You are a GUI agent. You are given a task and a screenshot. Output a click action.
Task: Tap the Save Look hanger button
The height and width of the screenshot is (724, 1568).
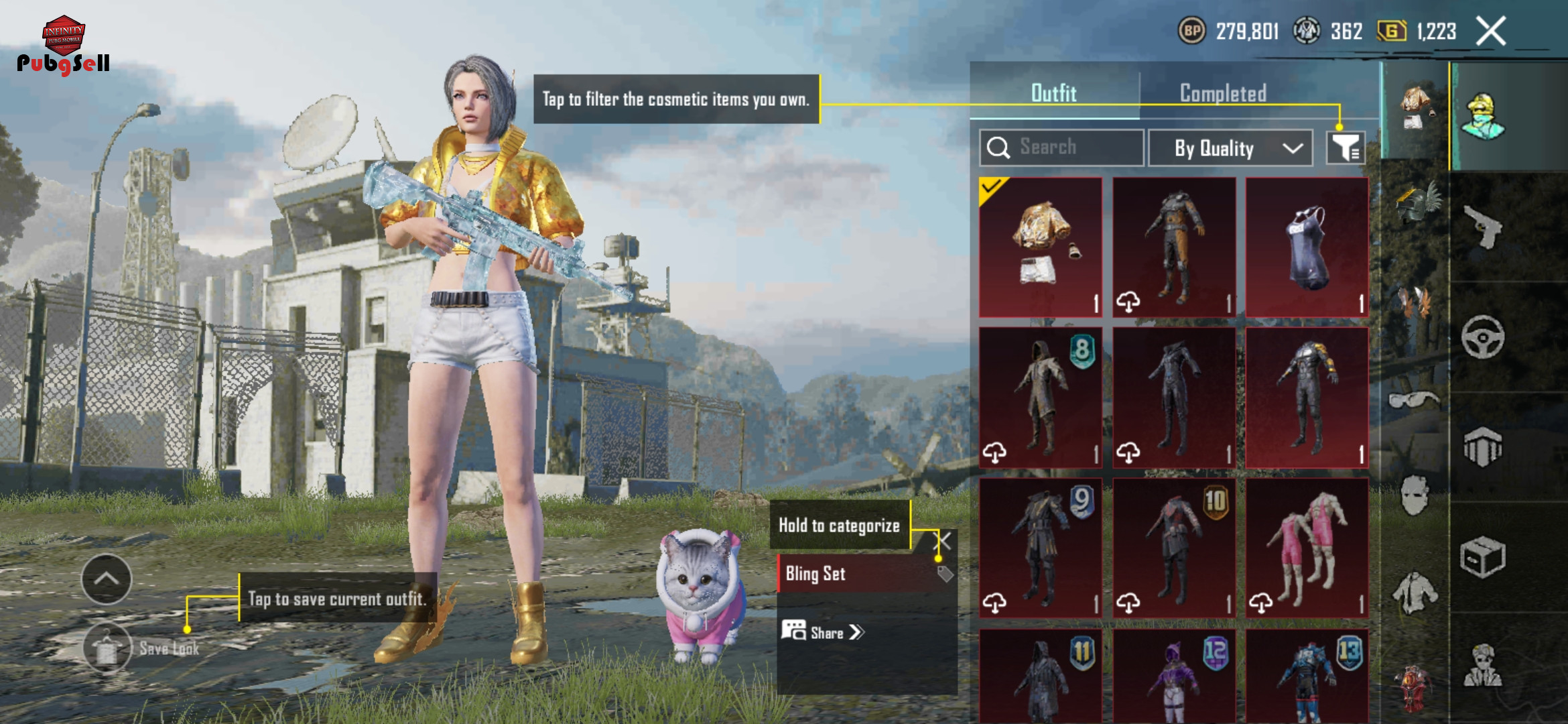click(107, 648)
